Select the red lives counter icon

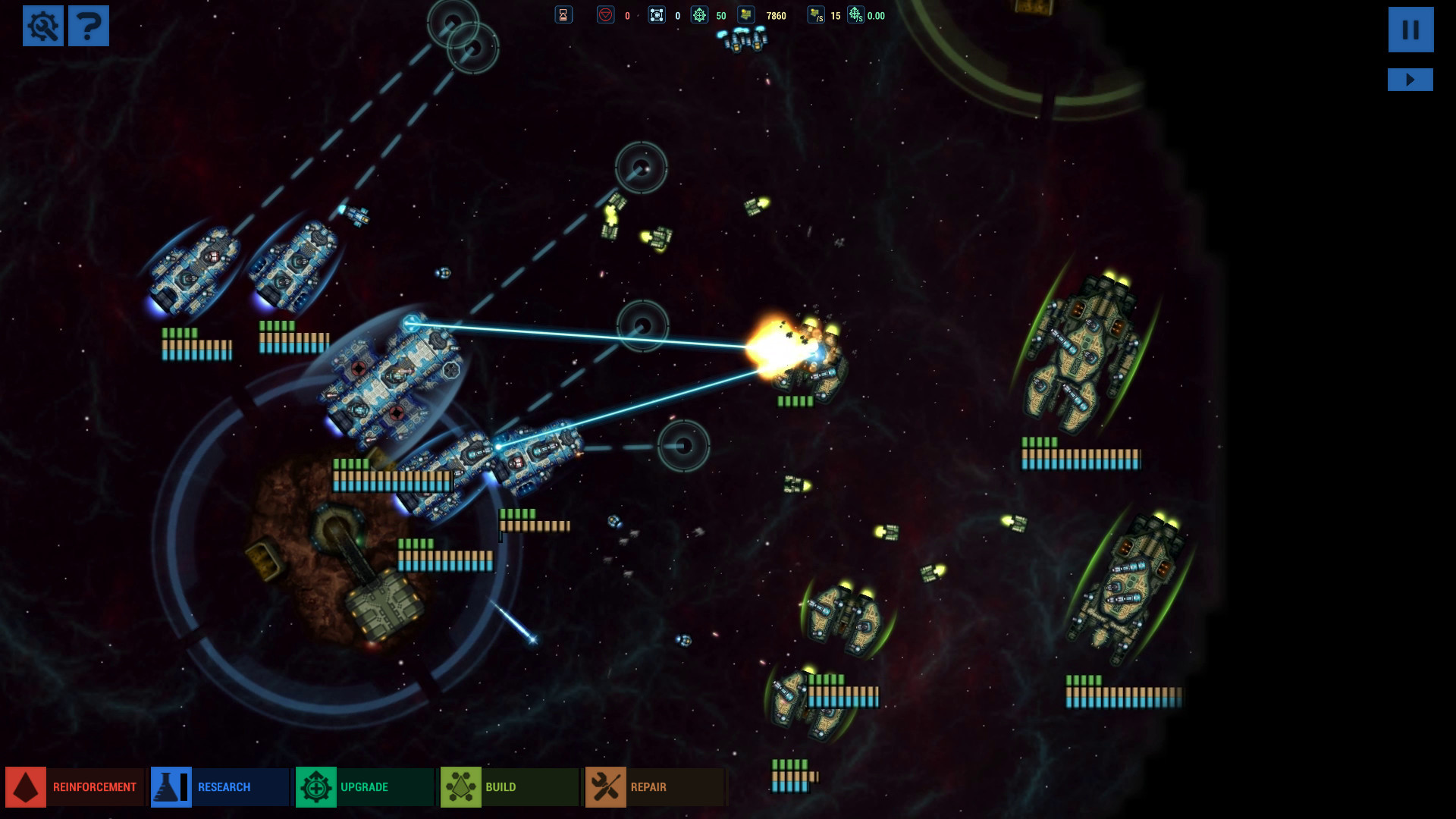point(605,15)
